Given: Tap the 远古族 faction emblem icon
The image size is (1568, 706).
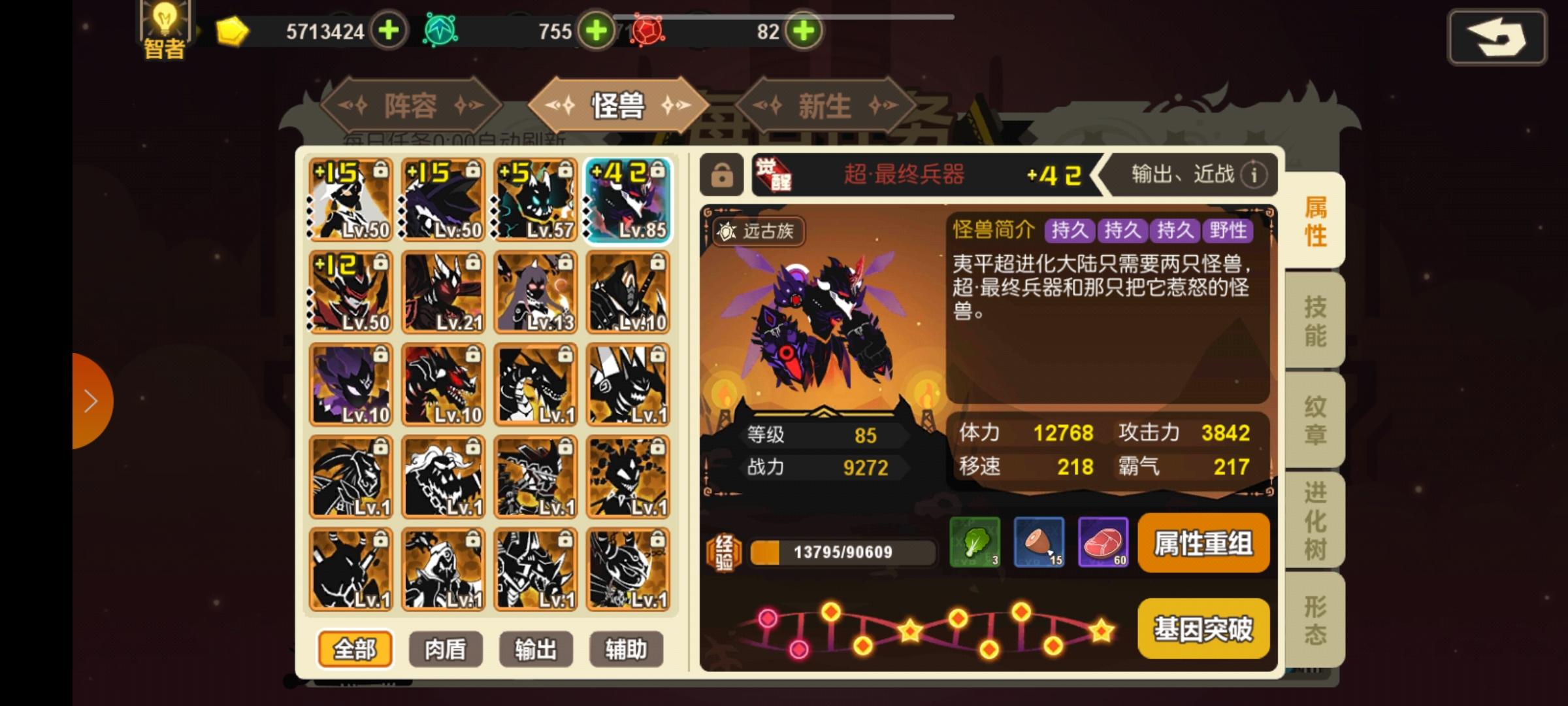Looking at the screenshot, I should (x=727, y=231).
